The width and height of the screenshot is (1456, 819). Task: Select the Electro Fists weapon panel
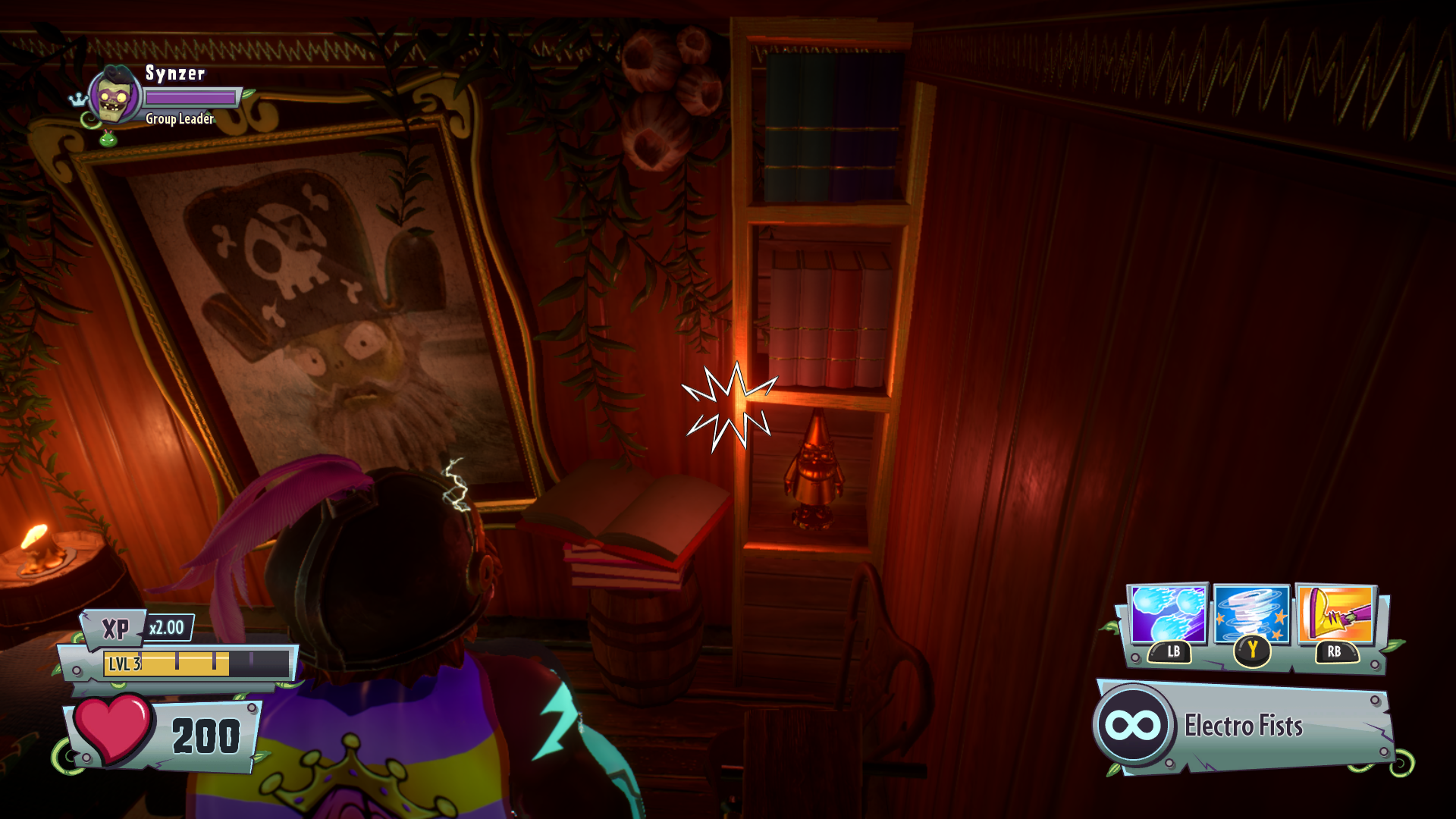coord(1242,726)
